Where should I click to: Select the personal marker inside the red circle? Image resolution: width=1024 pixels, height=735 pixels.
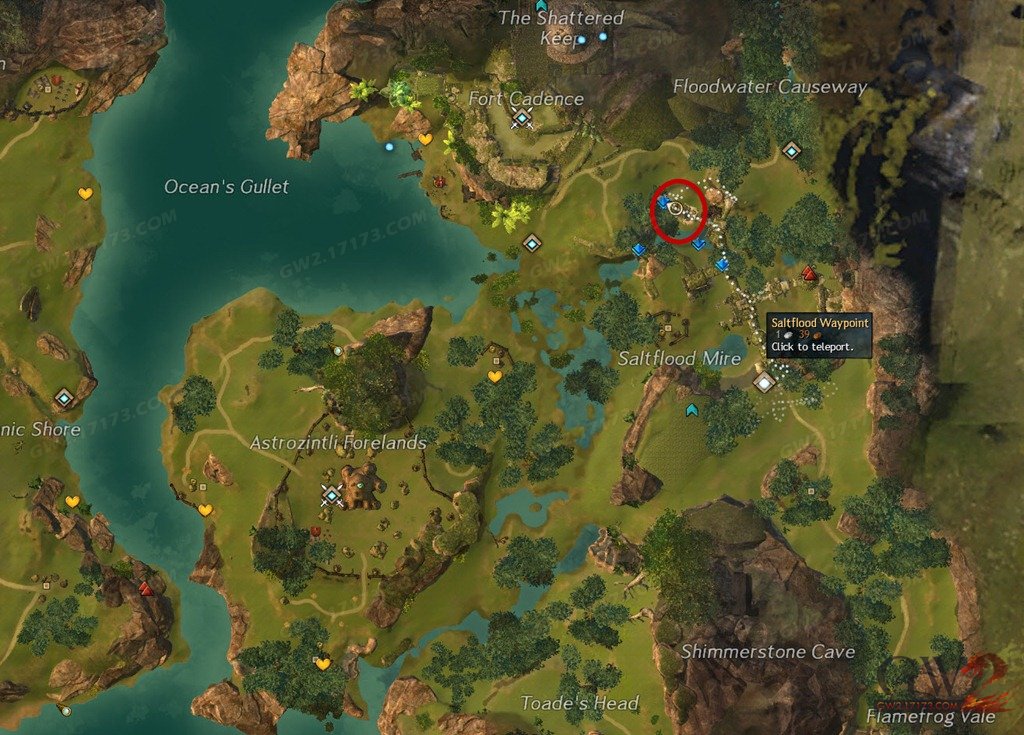(675, 208)
